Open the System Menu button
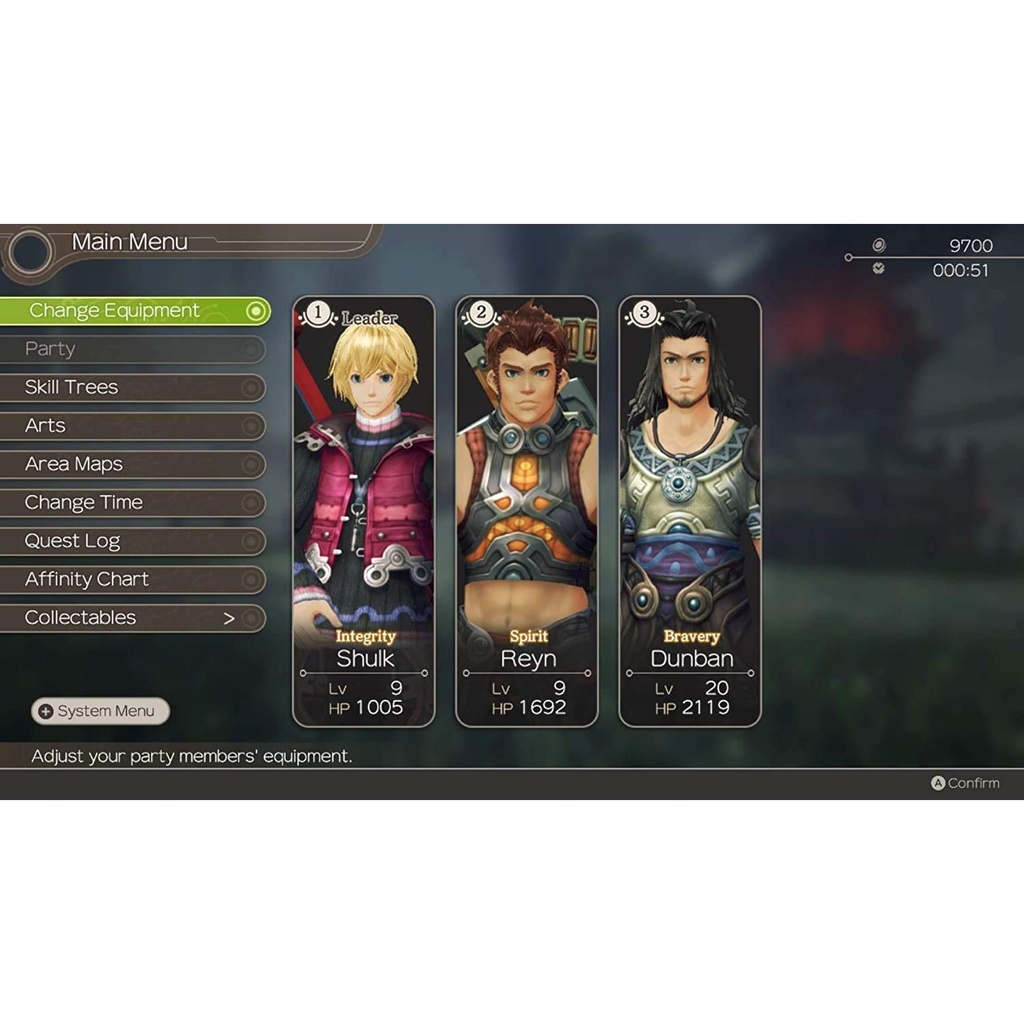The width and height of the screenshot is (1024, 1024). [x=100, y=711]
